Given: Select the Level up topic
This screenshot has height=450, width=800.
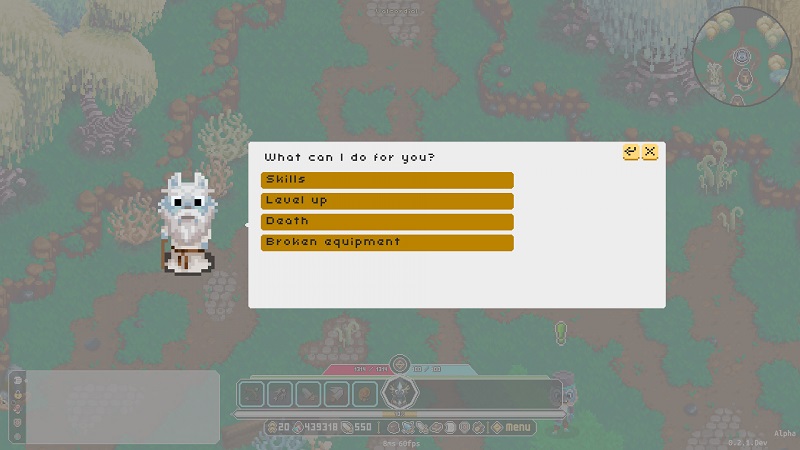Looking at the screenshot, I should click(x=386, y=201).
